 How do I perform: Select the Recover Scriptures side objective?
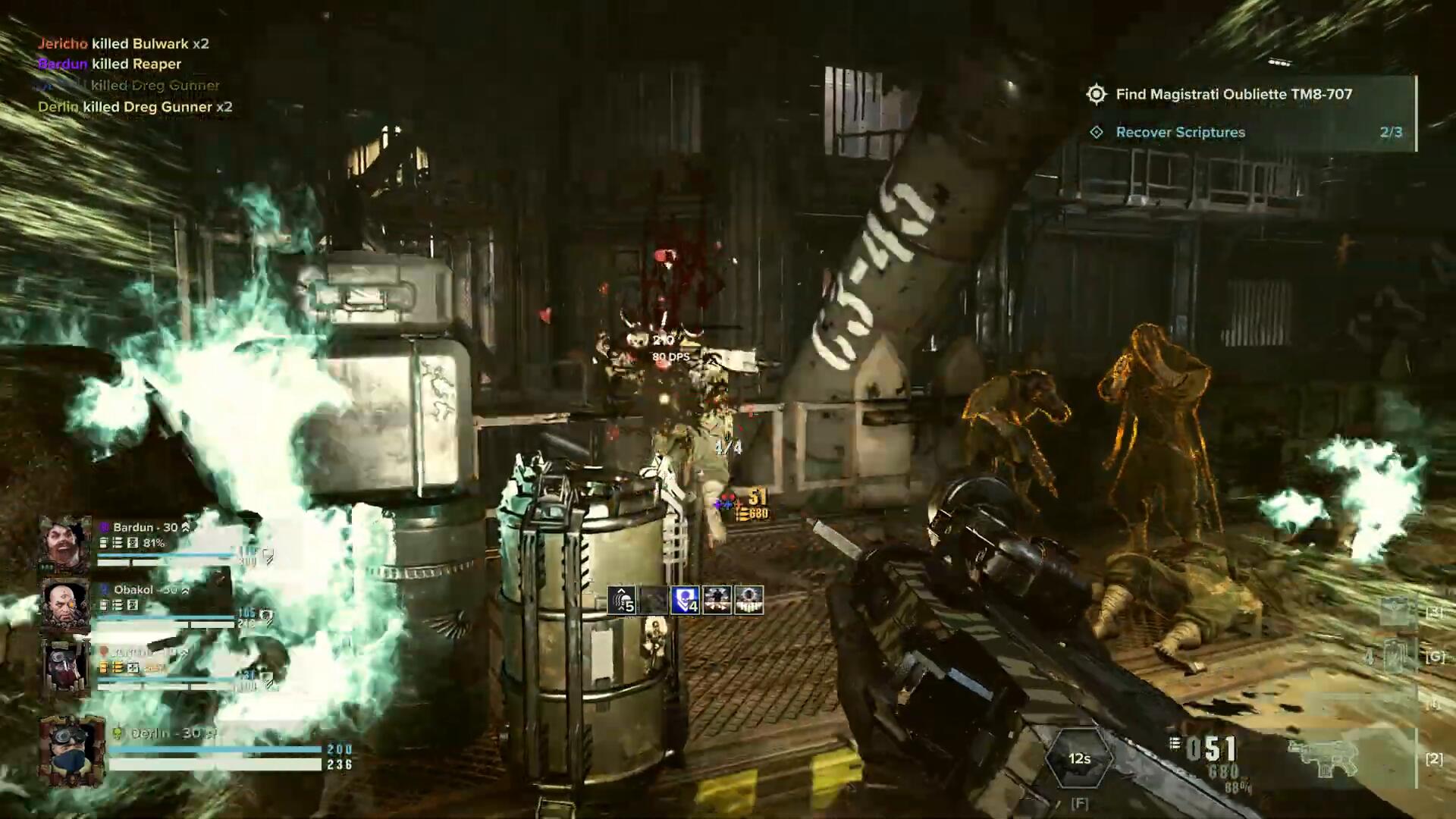click(1180, 133)
